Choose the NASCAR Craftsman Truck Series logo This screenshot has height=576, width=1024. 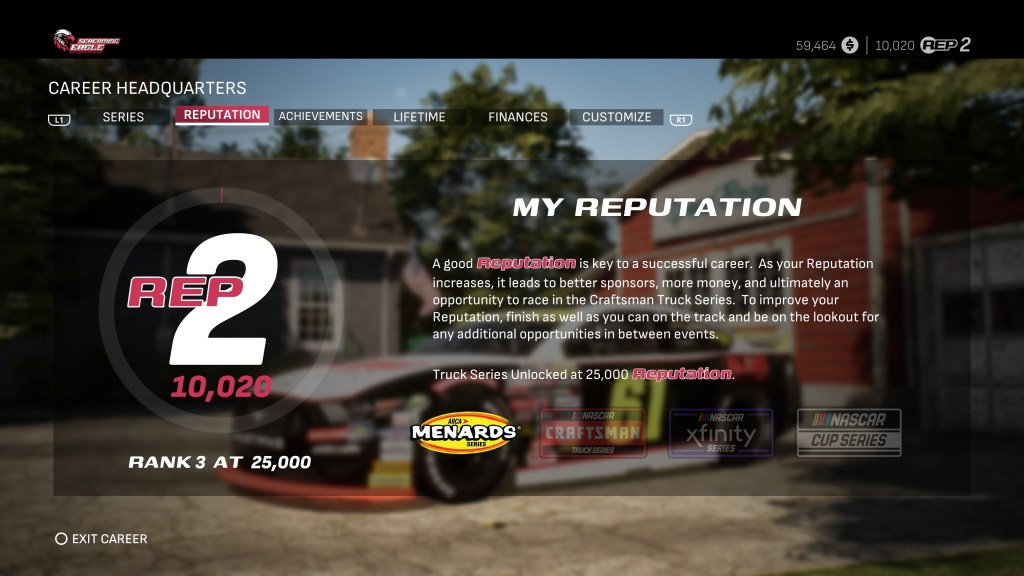(x=593, y=432)
